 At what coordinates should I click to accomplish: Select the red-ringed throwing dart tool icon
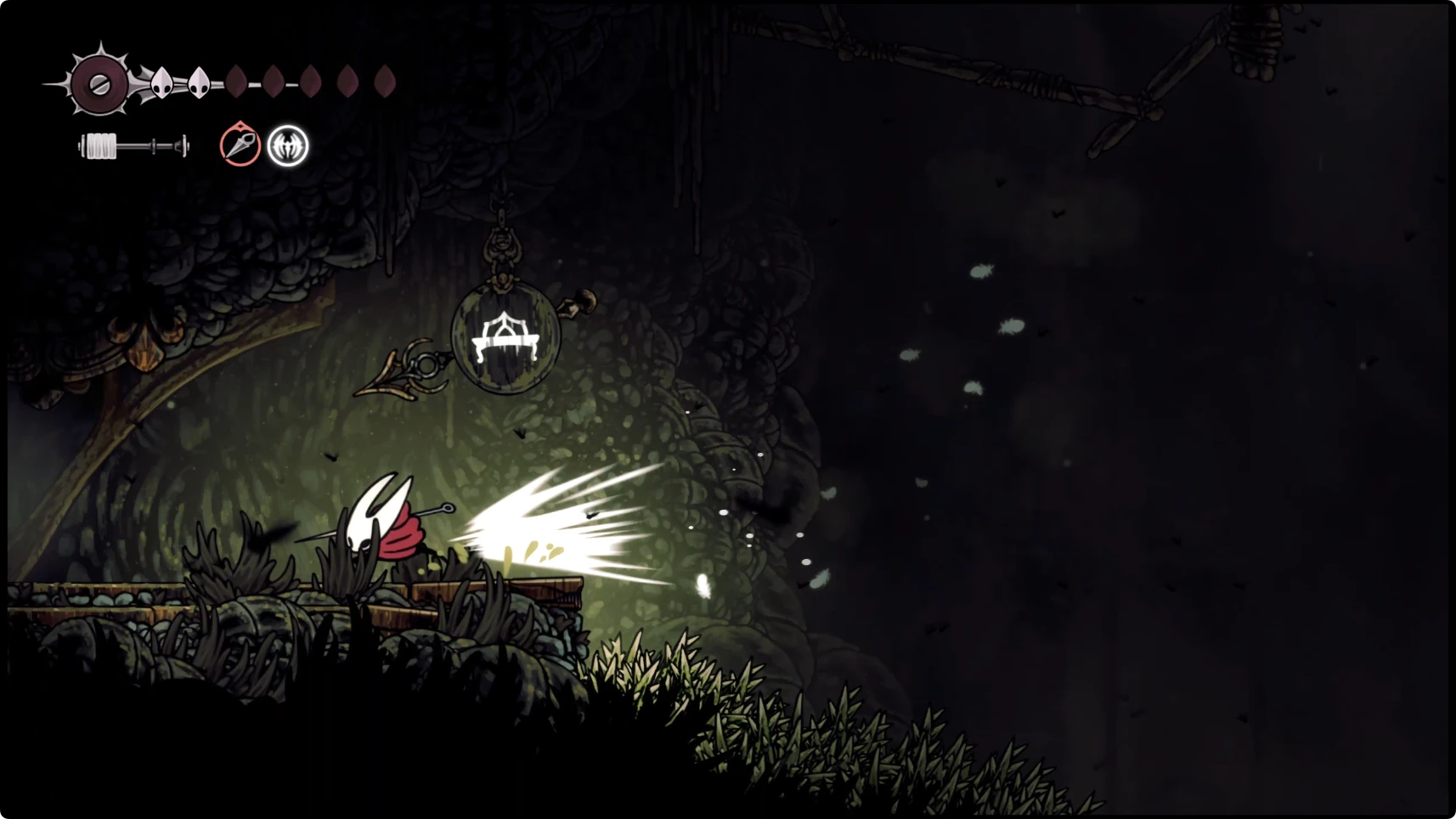pos(240,145)
